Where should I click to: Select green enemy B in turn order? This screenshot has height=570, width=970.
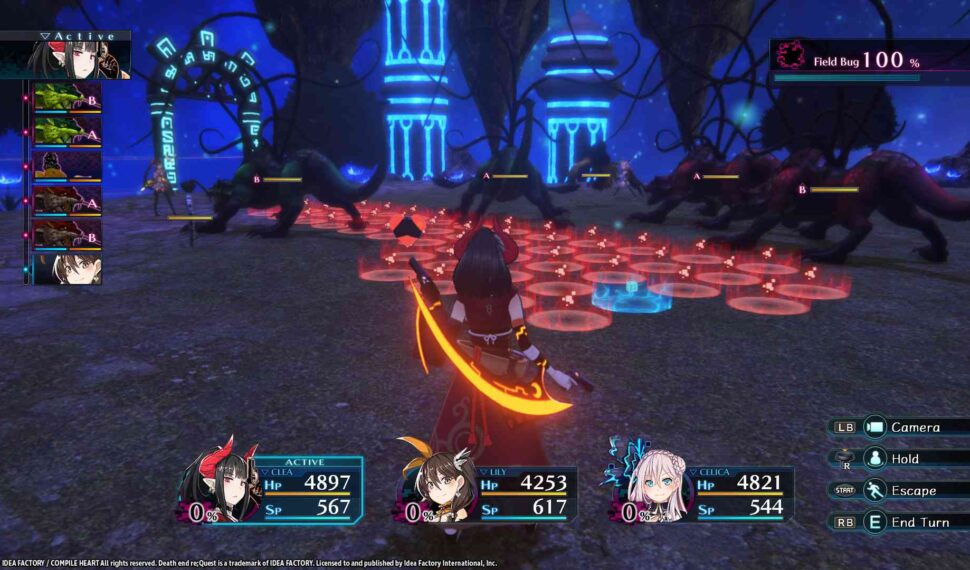point(67,97)
